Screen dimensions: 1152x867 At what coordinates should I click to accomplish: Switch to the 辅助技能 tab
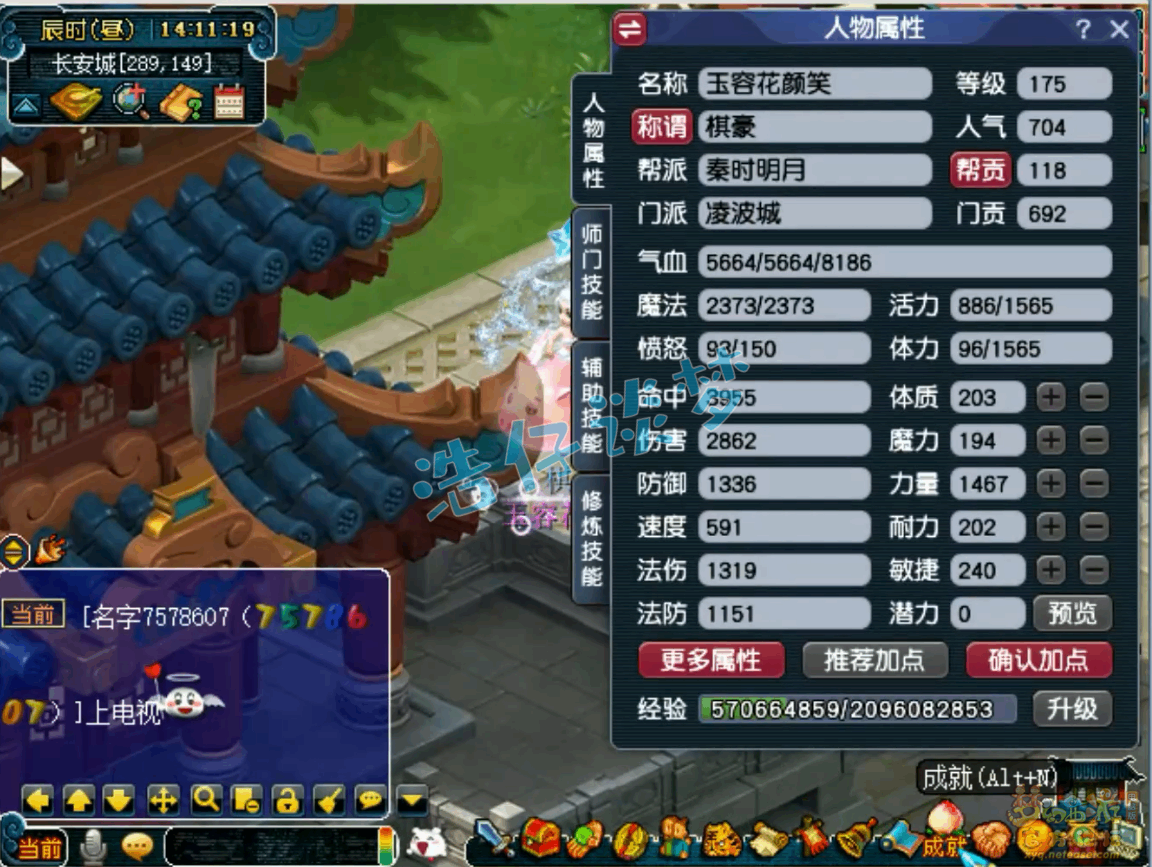(592, 405)
